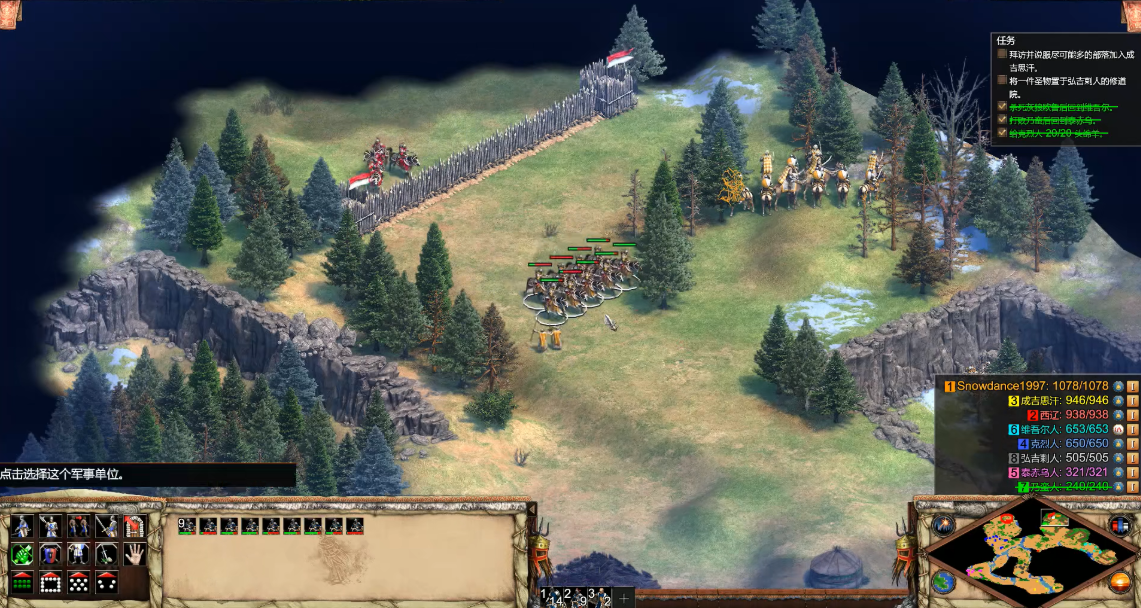Add a new control group with plus button
The width and height of the screenshot is (1141, 608).
(624, 598)
